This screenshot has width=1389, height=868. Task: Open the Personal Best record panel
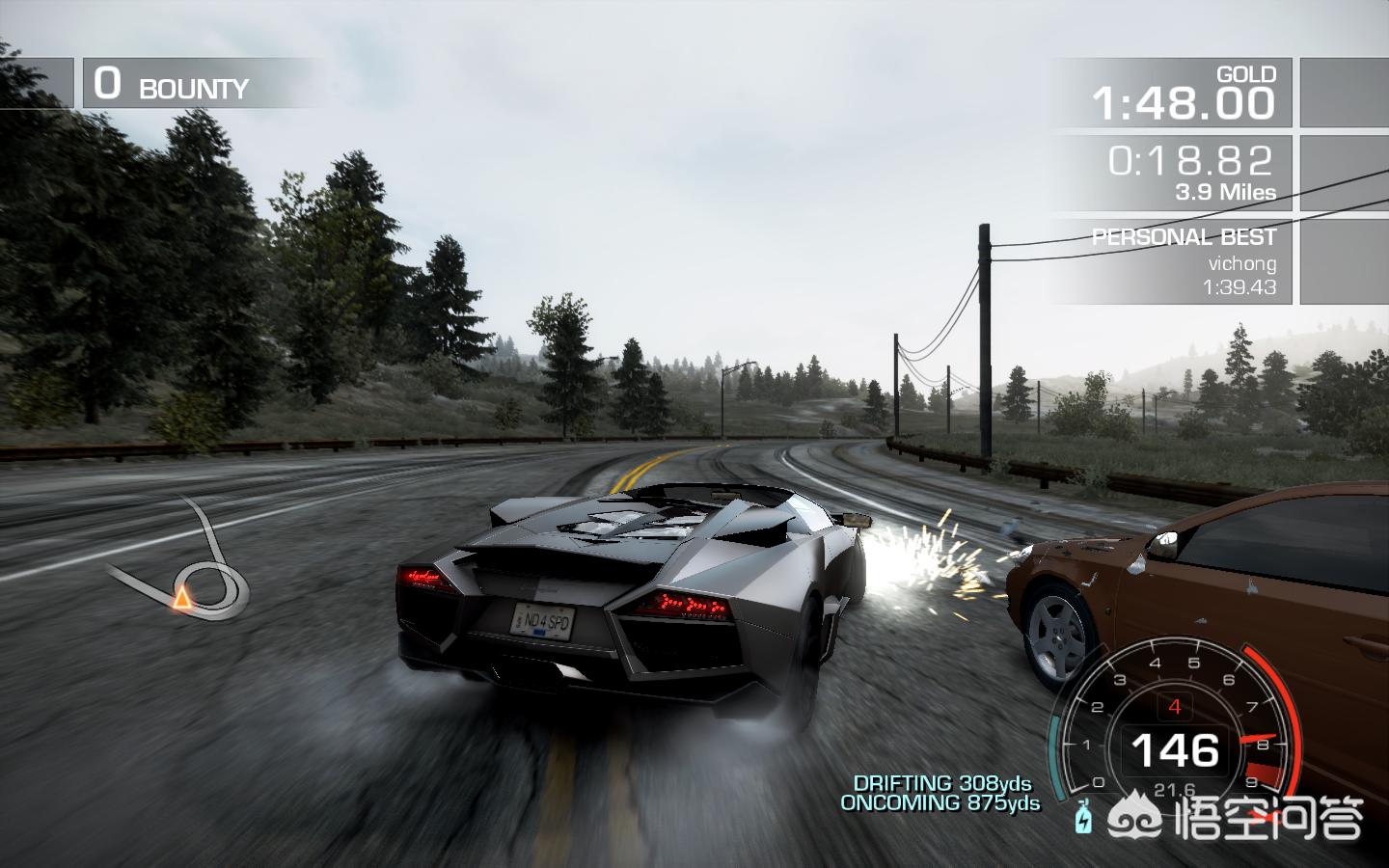1171,261
